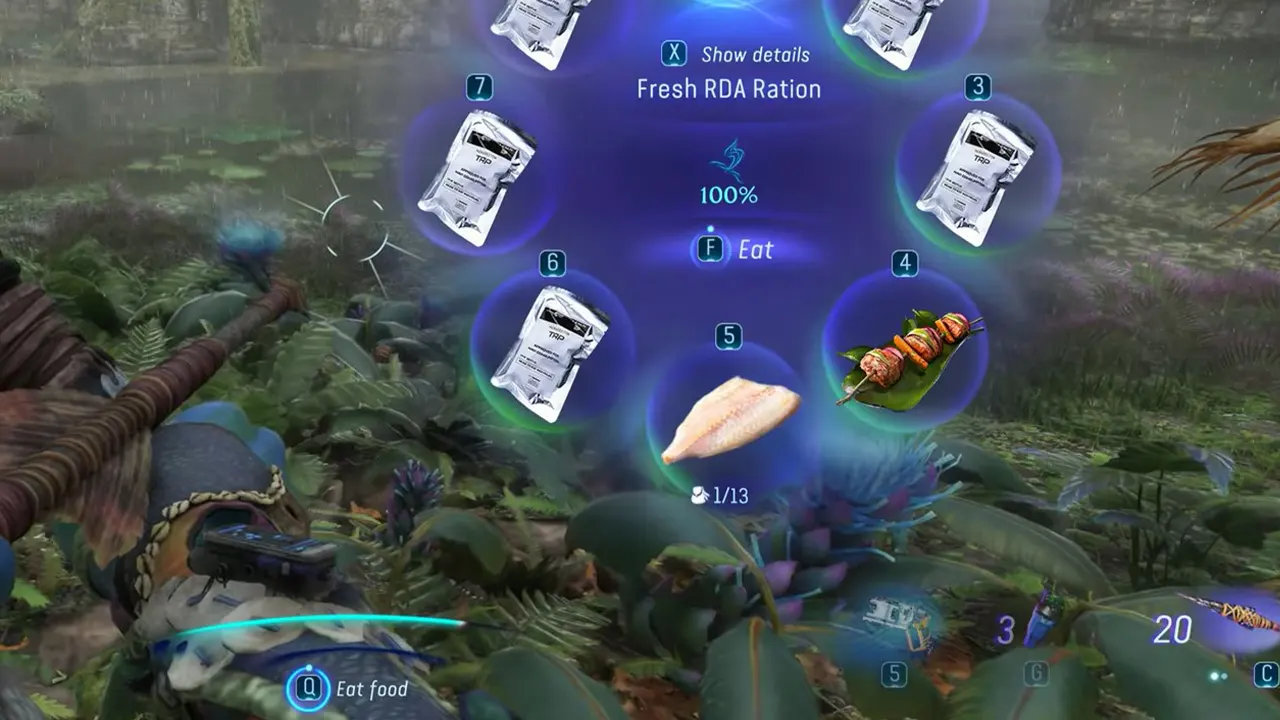The image size is (1280, 720).
Task: Click the 100% freshness indicator
Action: pyautogui.click(x=729, y=194)
